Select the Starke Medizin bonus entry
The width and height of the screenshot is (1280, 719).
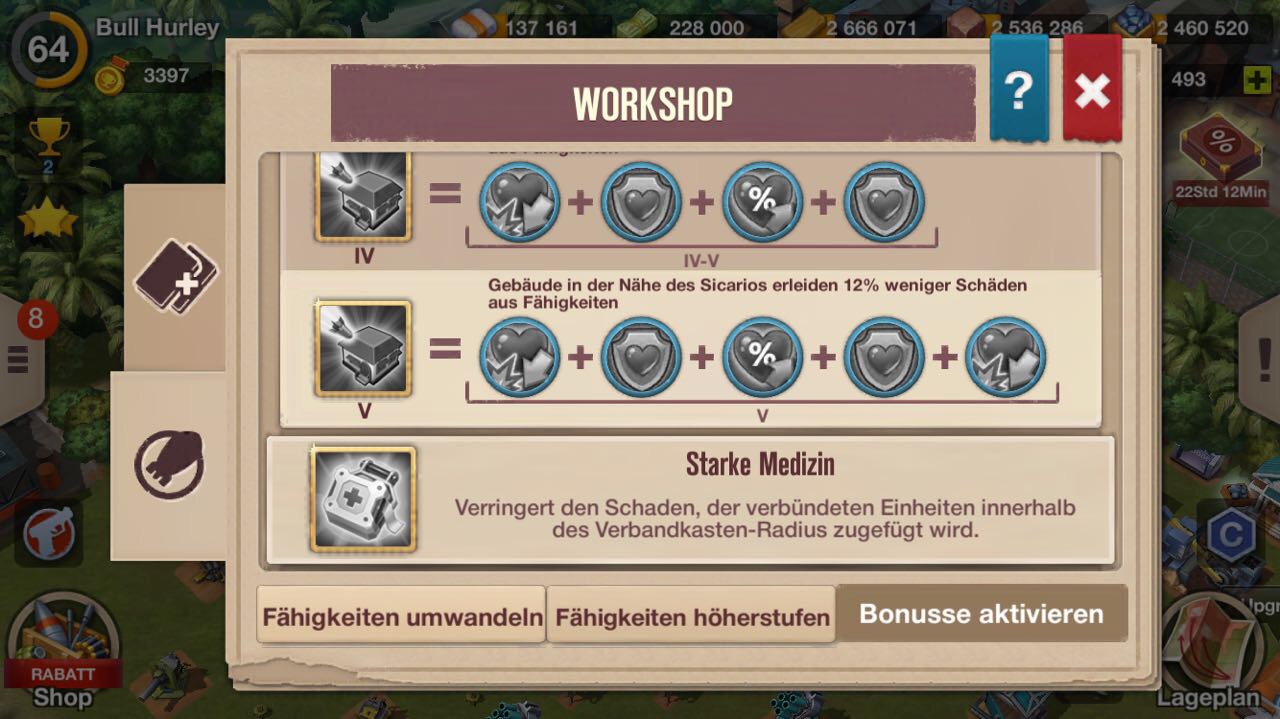click(x=690, y=499)
